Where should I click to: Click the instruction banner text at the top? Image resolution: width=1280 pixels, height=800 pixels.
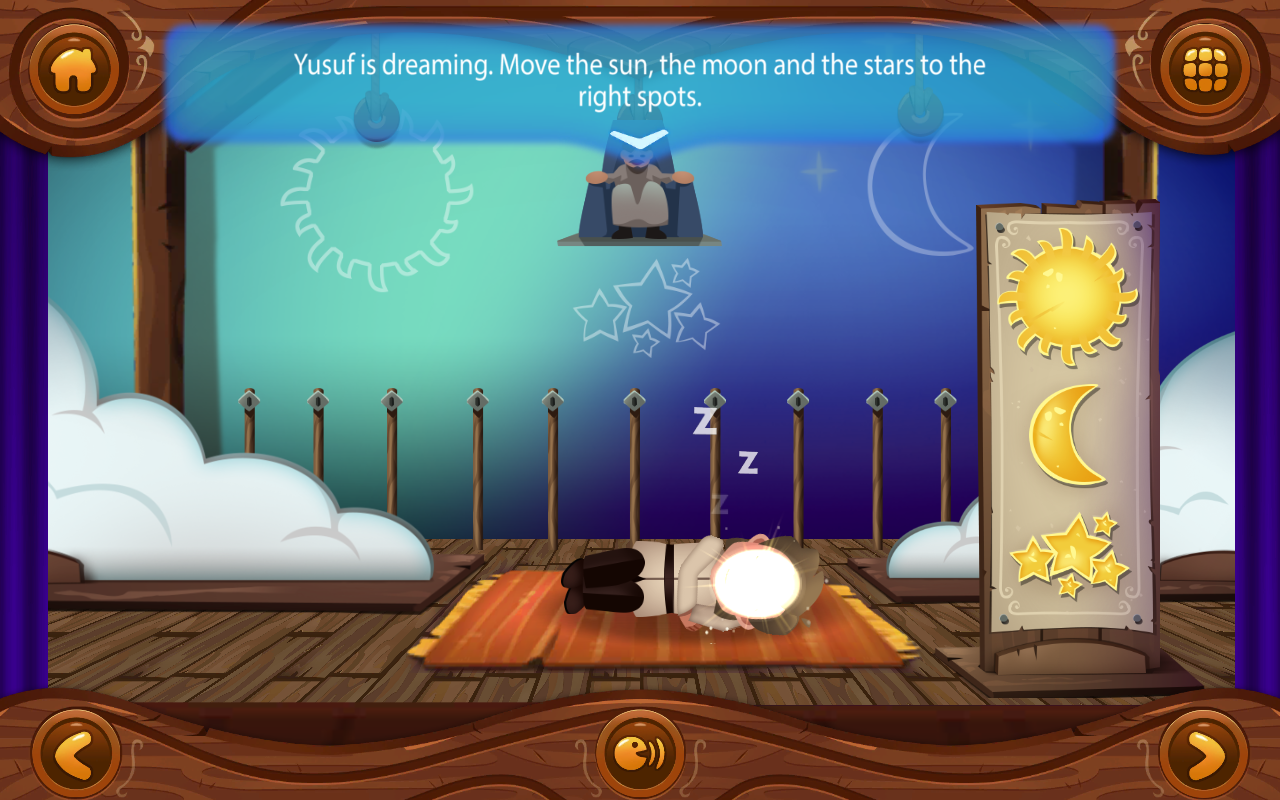(x=640, y=80)
